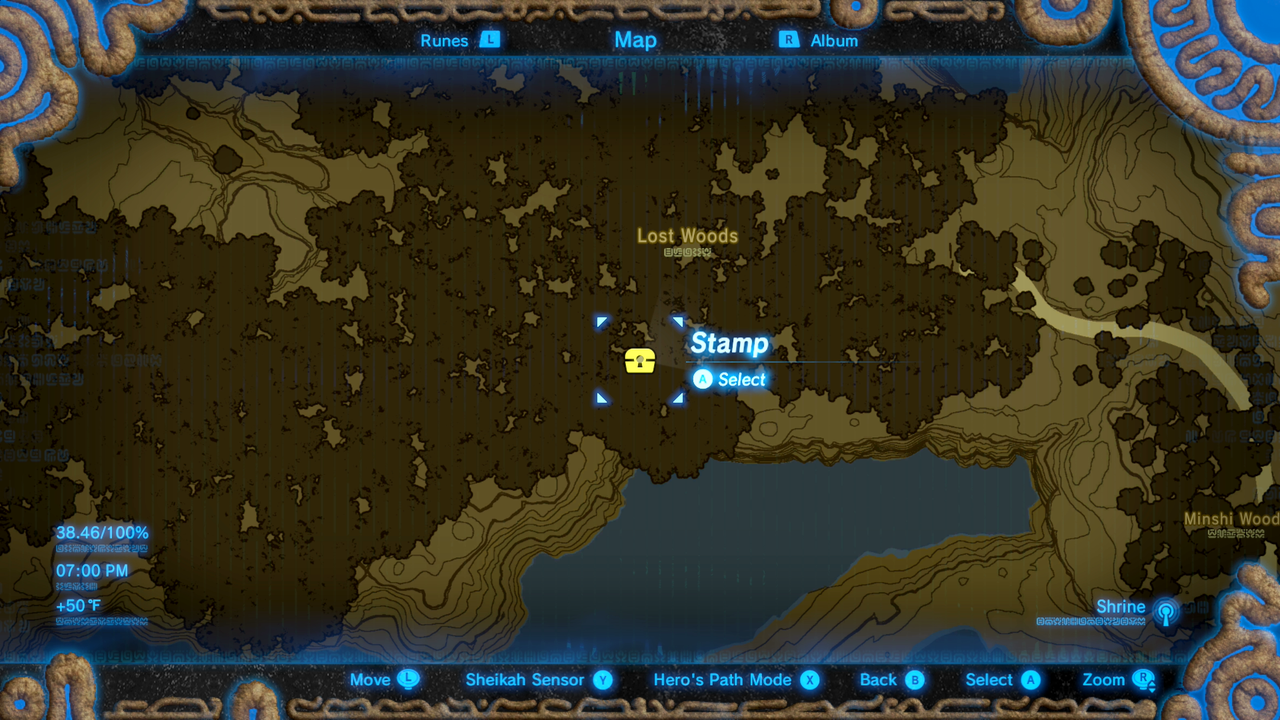The width and height of the screenshot is (1280, 720).
Task: Switch to the Album tab
Action: [835, 40]
